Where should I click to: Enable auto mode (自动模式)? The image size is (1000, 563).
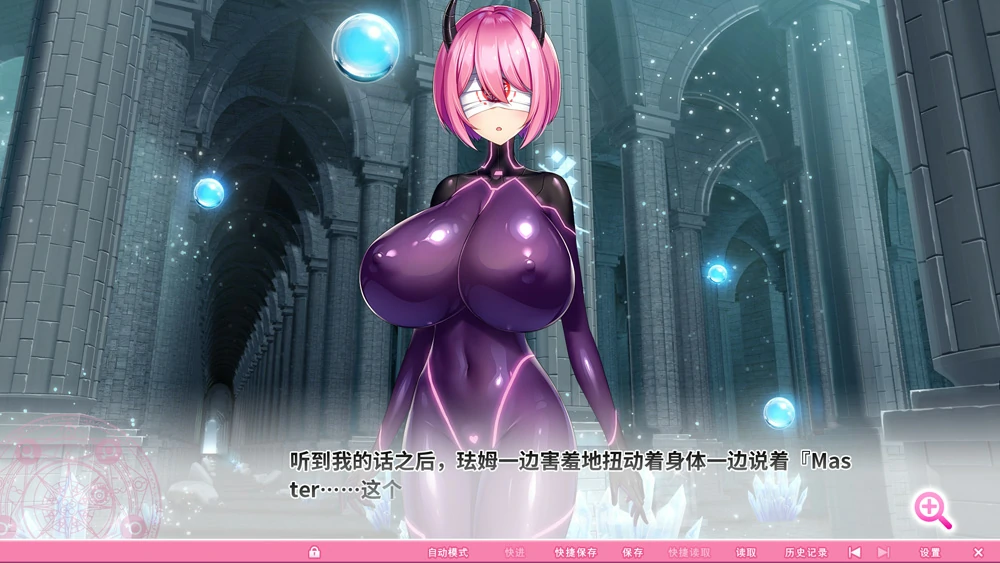(448, 552)
